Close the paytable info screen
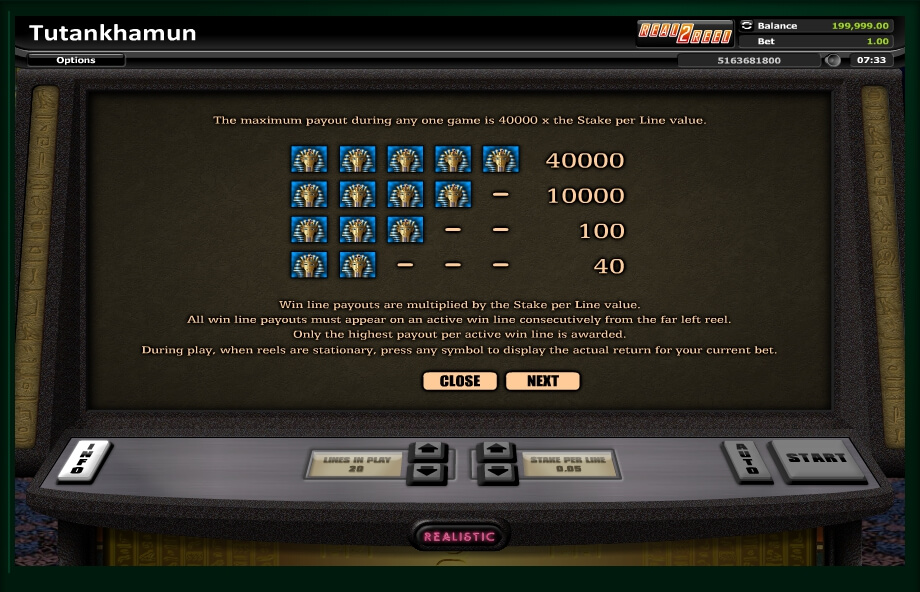The height and width of the screenshot is (592, 920). click(x=460, y=381)
